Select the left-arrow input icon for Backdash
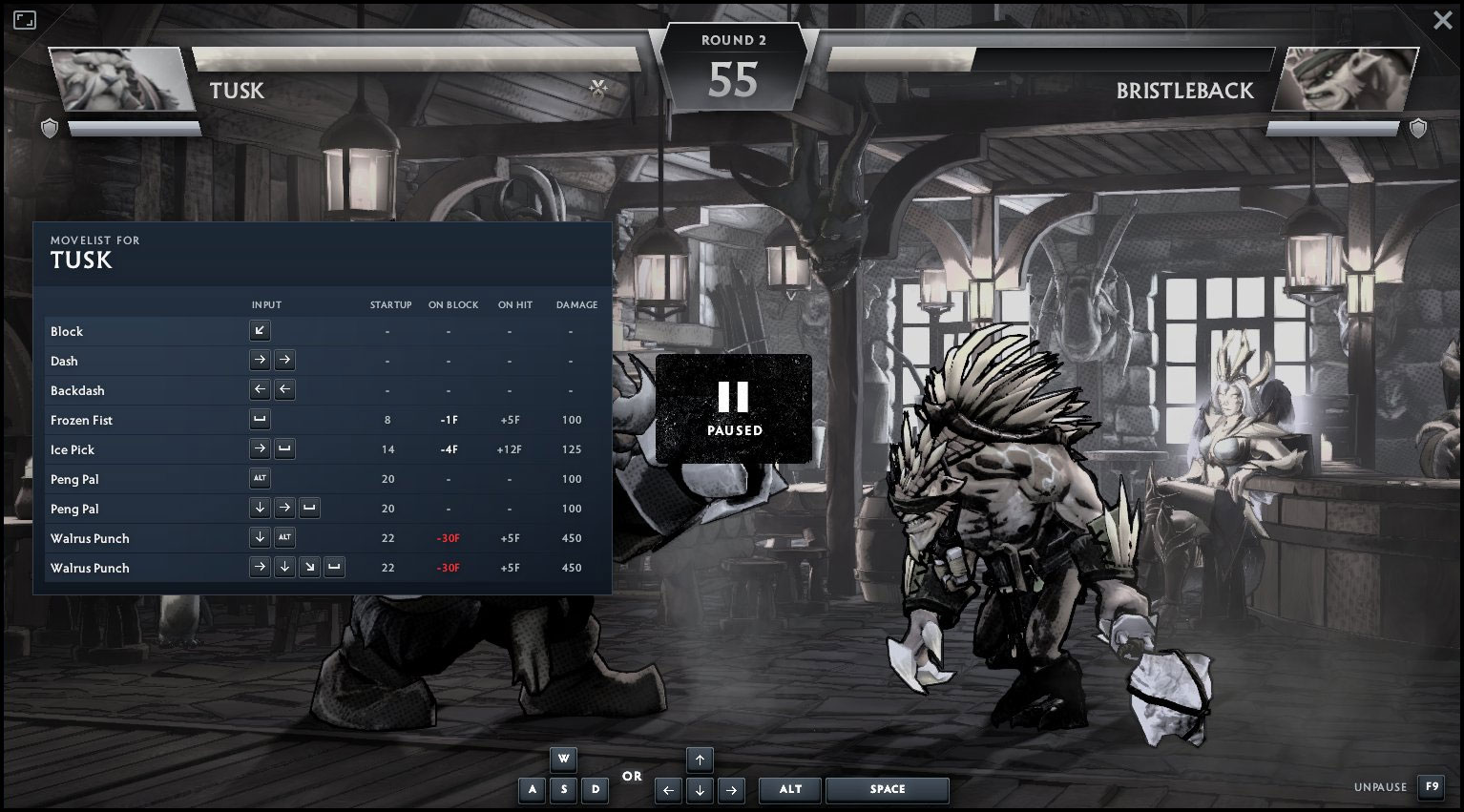Image resolution: width=1464 pixels, height=812 pixels. click(259, 389)
